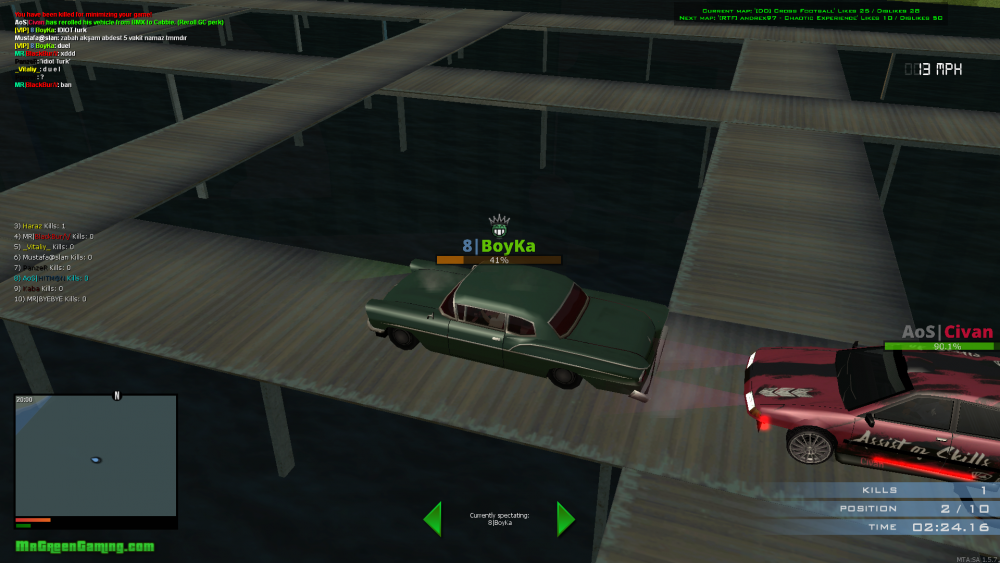This screenshot has width=1000, height=563.
Task: Click the left green spectate arrow
Action: [432, 518]
